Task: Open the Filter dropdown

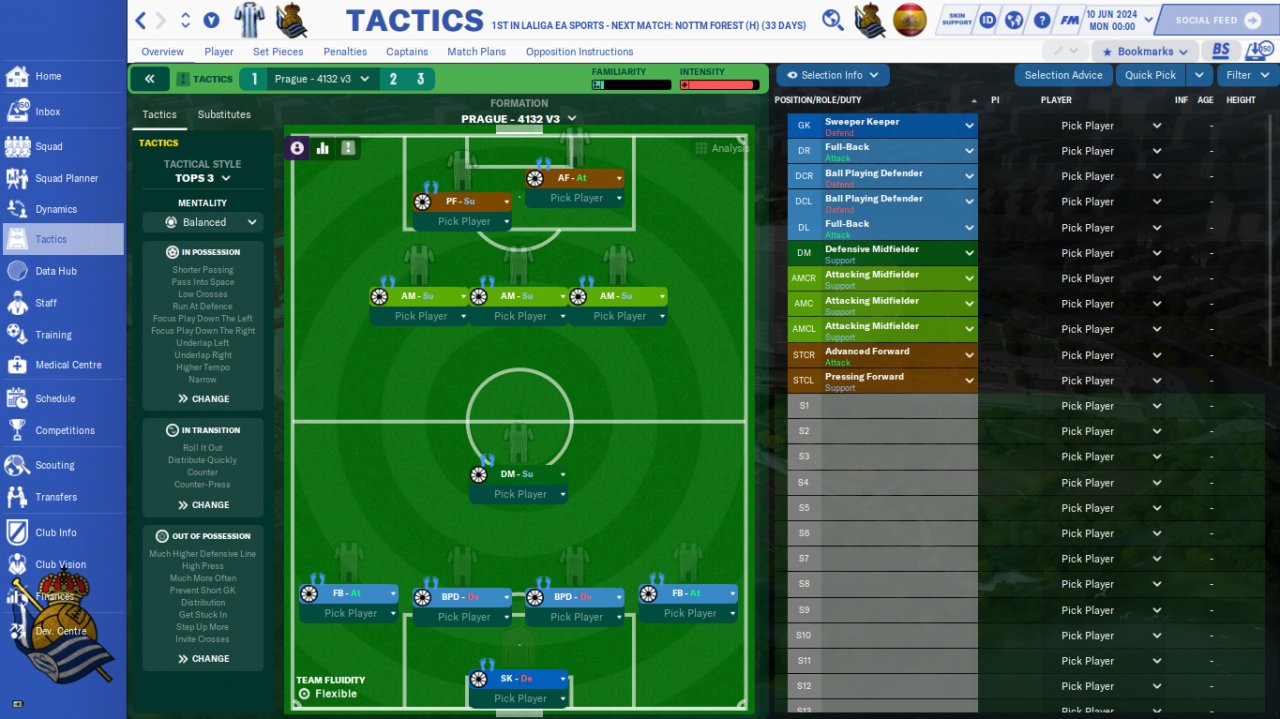Action: (x=1246, y=75)
